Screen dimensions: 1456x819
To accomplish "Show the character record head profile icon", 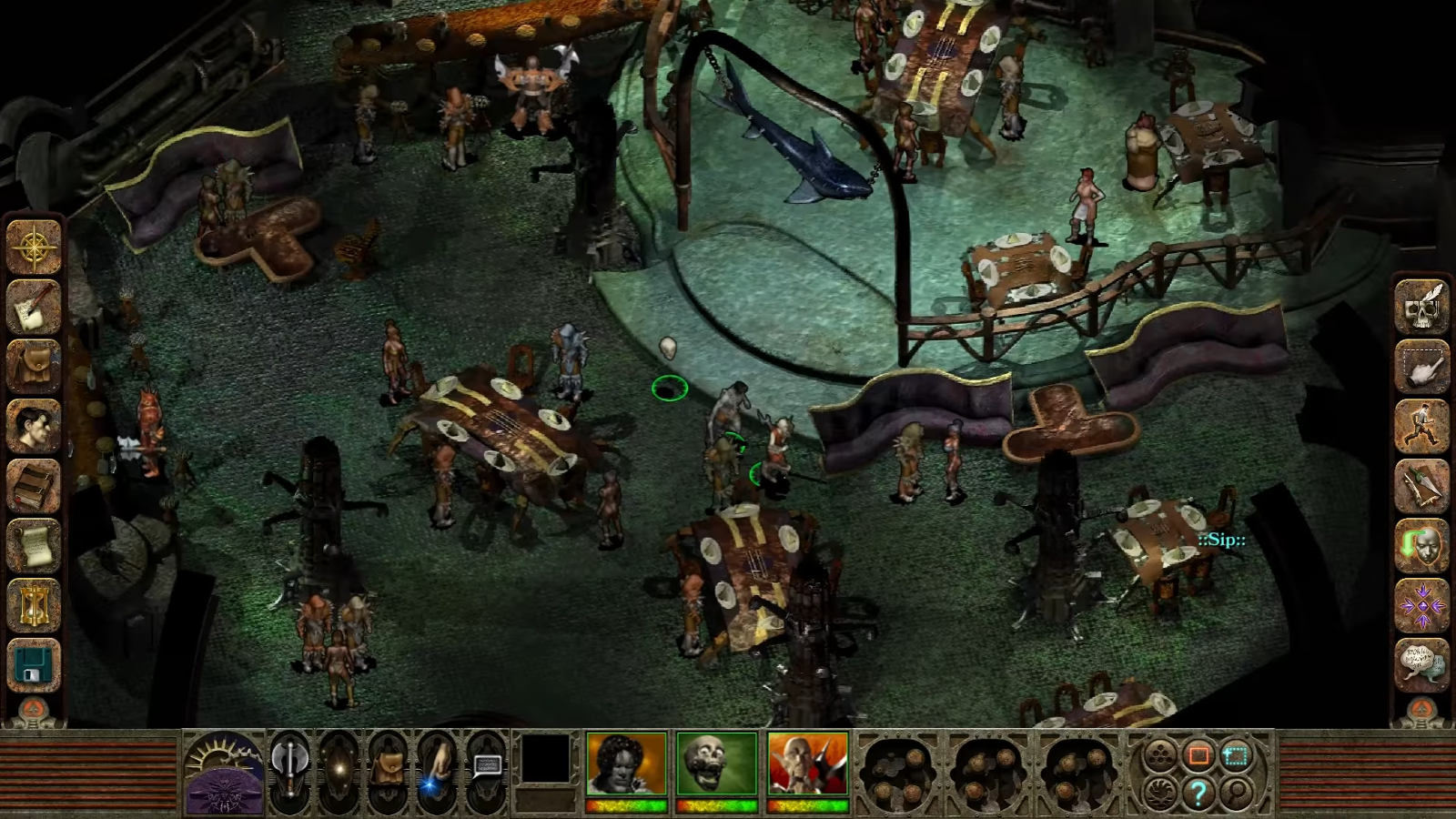I will click(35, 425).
